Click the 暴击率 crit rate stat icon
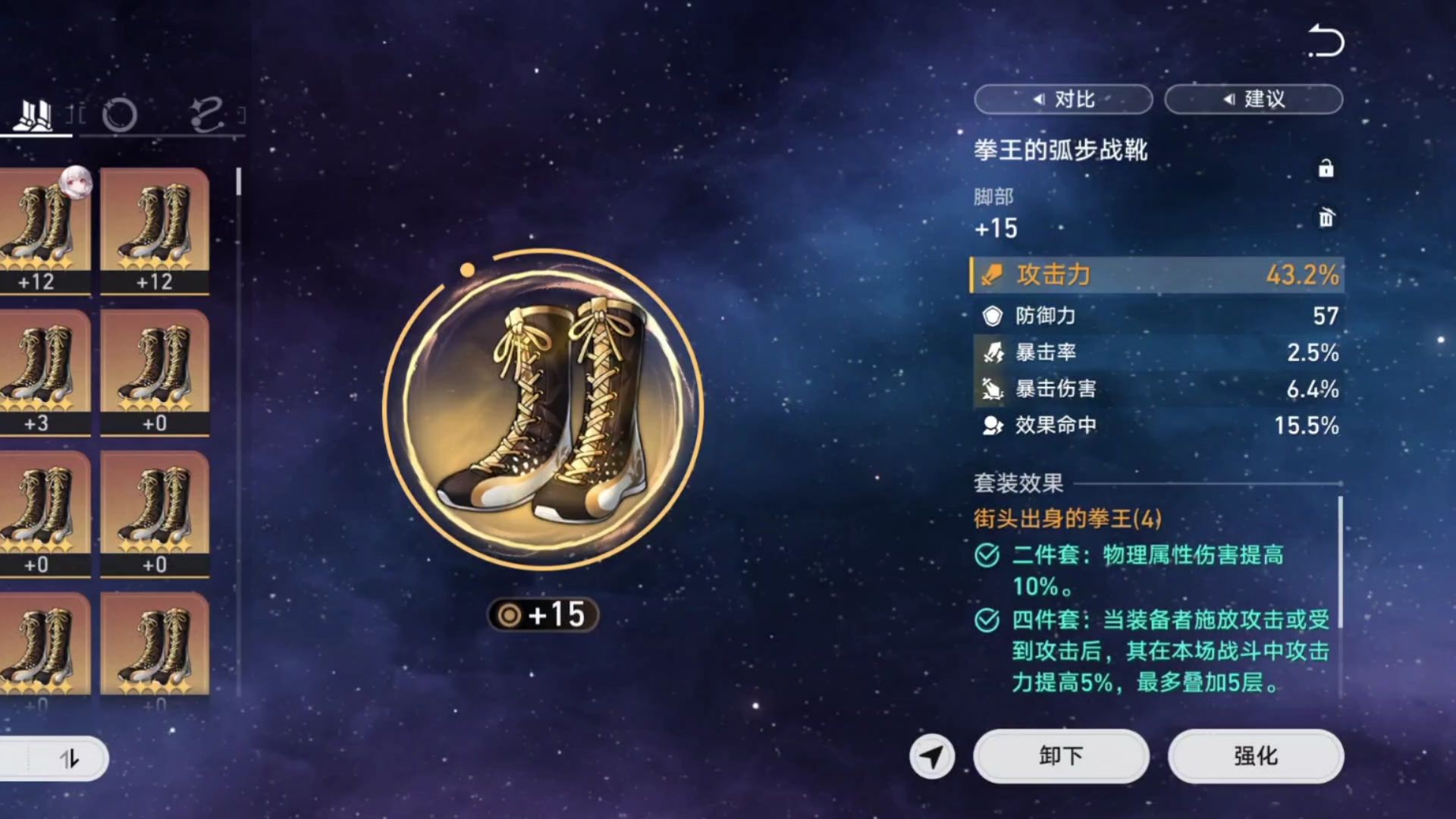Viewport: 1456px width, 819px height. (992, 350)
